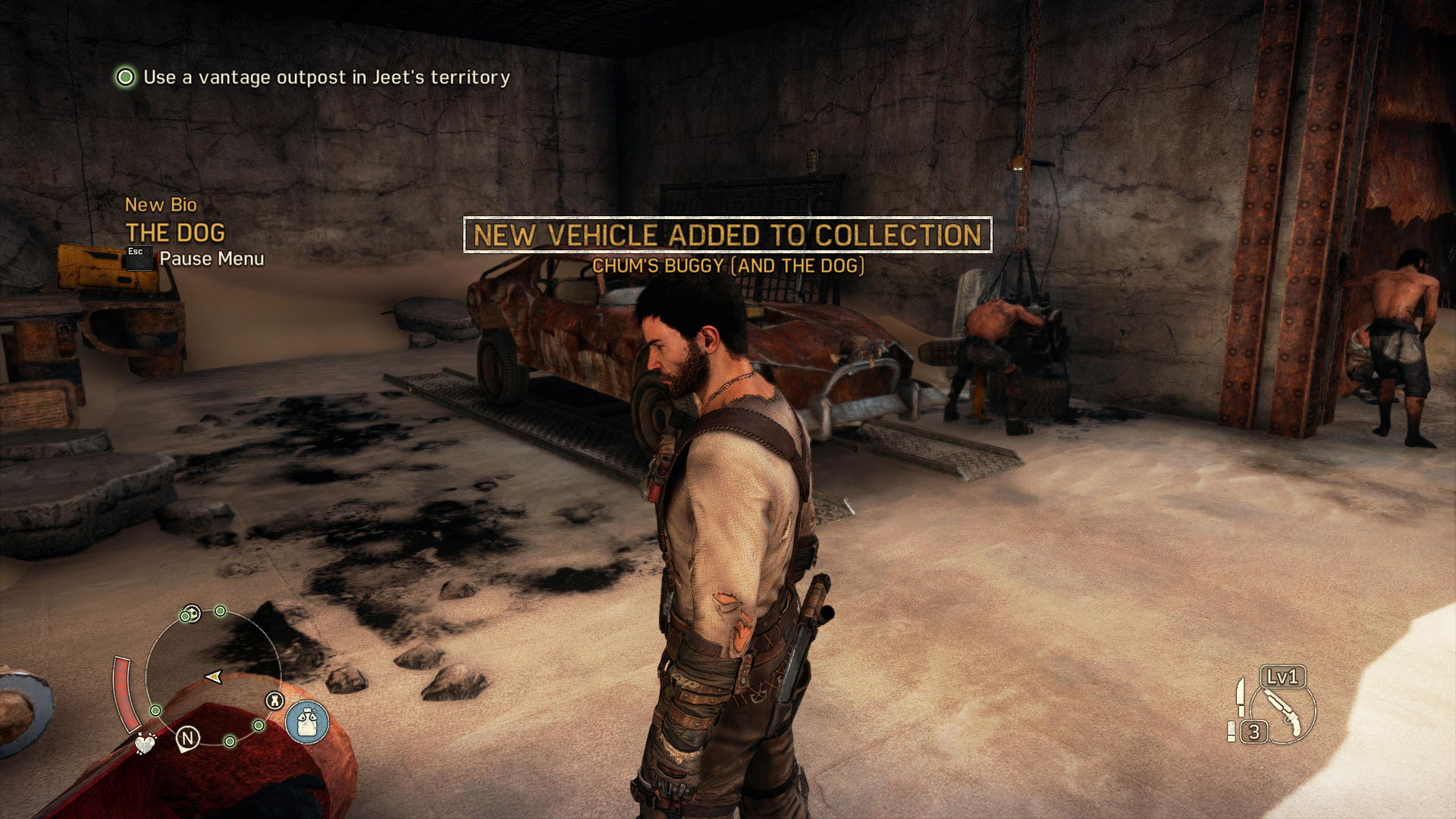This screenshot has height=819, width=1456.
Task: Click the player arrow on the minimap
Action: point(214,676)
